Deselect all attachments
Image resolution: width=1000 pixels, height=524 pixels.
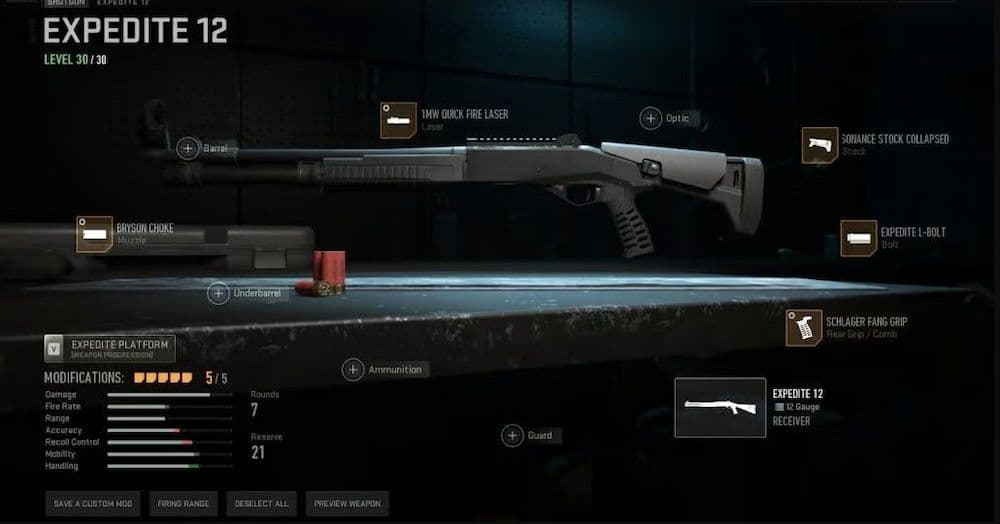coord(262,503)
